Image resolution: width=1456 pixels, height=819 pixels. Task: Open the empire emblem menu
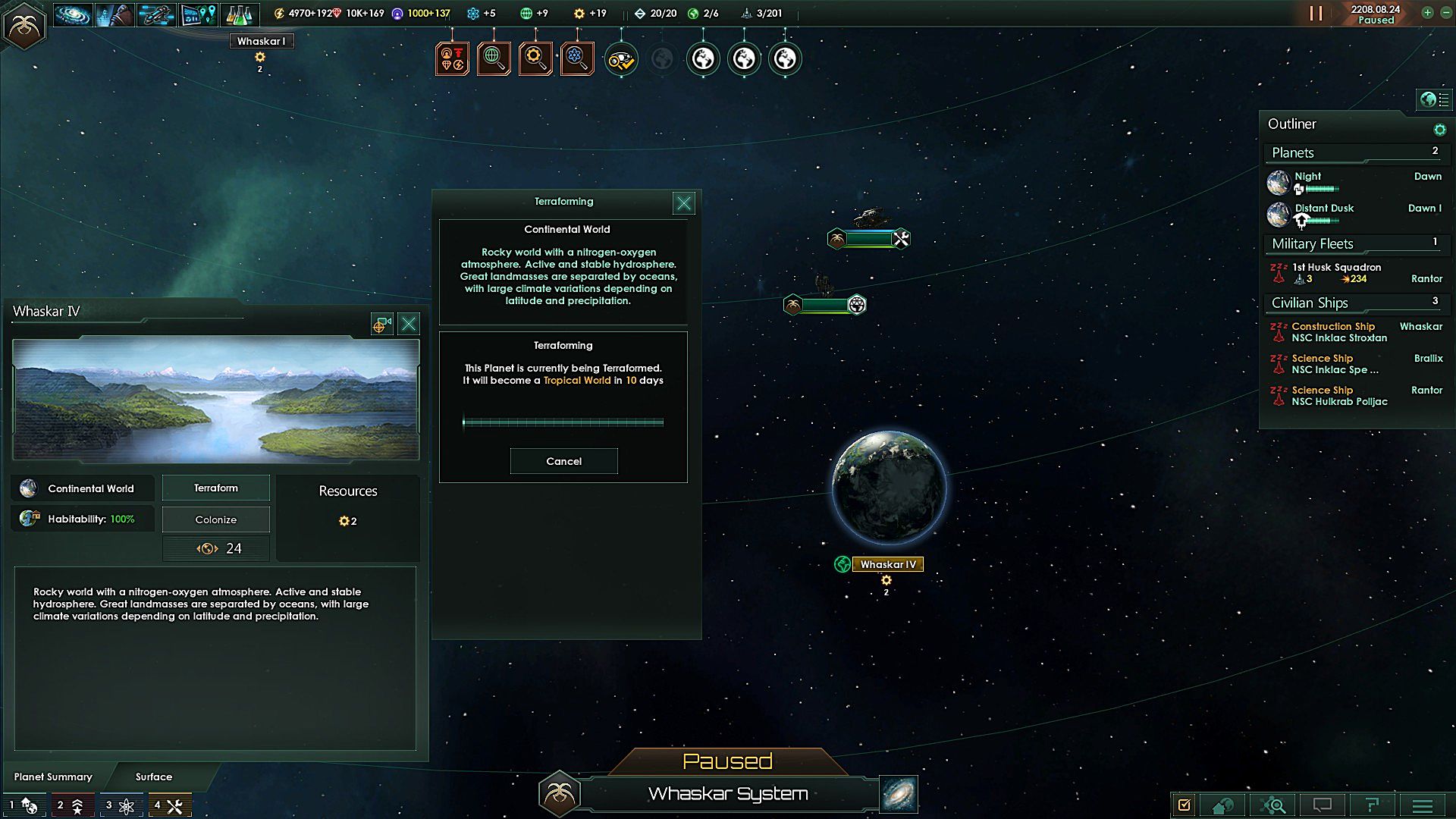25,27
